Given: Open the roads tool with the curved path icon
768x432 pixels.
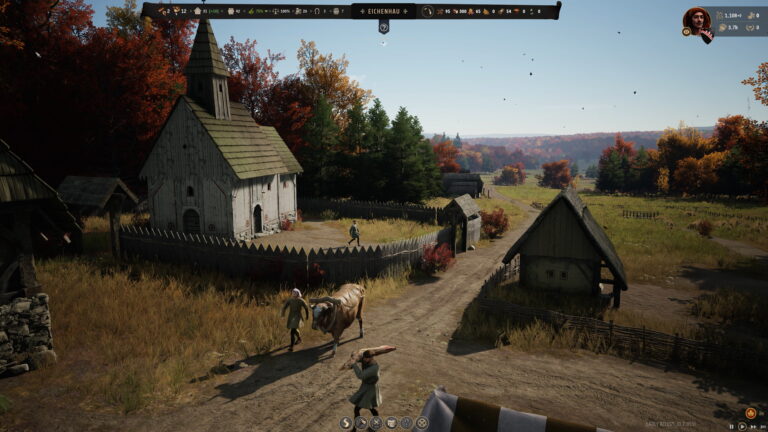Looking at the screenshot, I should pyautogui.click(x=346, y=423).
